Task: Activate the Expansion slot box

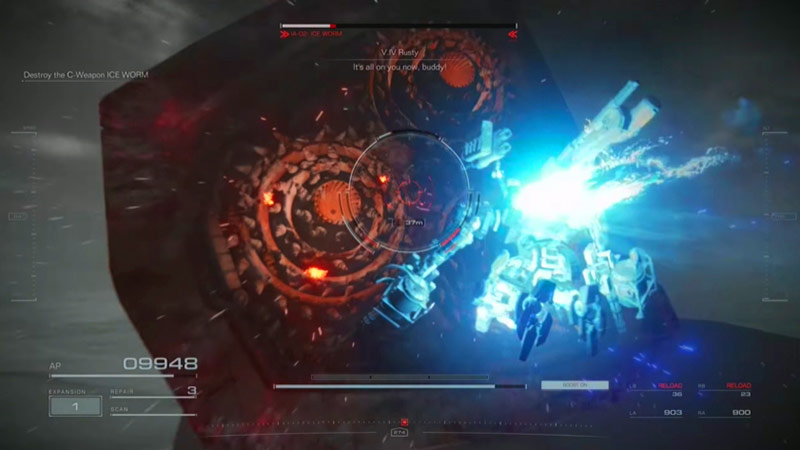Action: click(75, 406)
